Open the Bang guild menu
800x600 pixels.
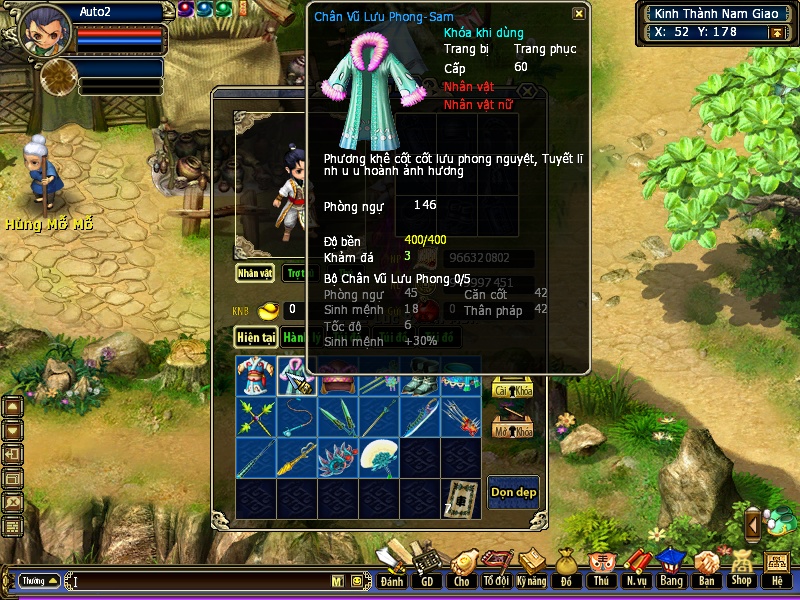coord(671,568)
